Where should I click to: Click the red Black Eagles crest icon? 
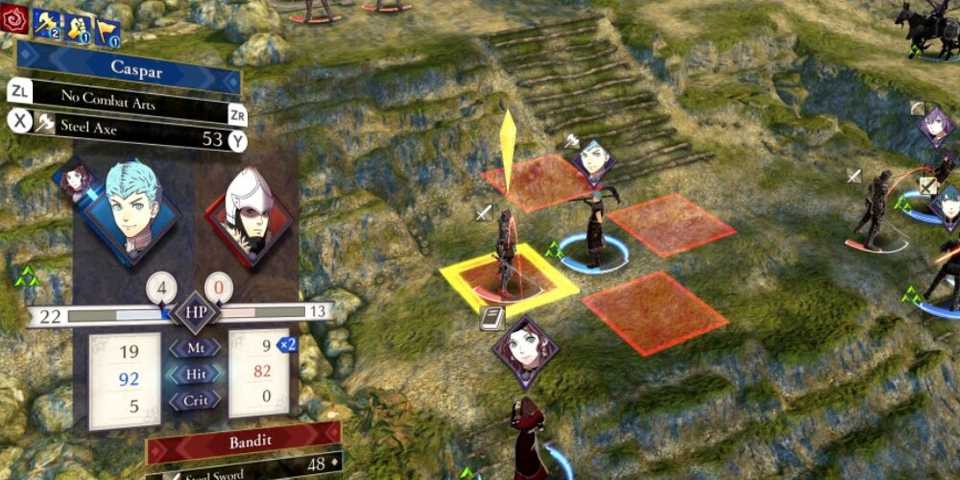pos(14,18)
